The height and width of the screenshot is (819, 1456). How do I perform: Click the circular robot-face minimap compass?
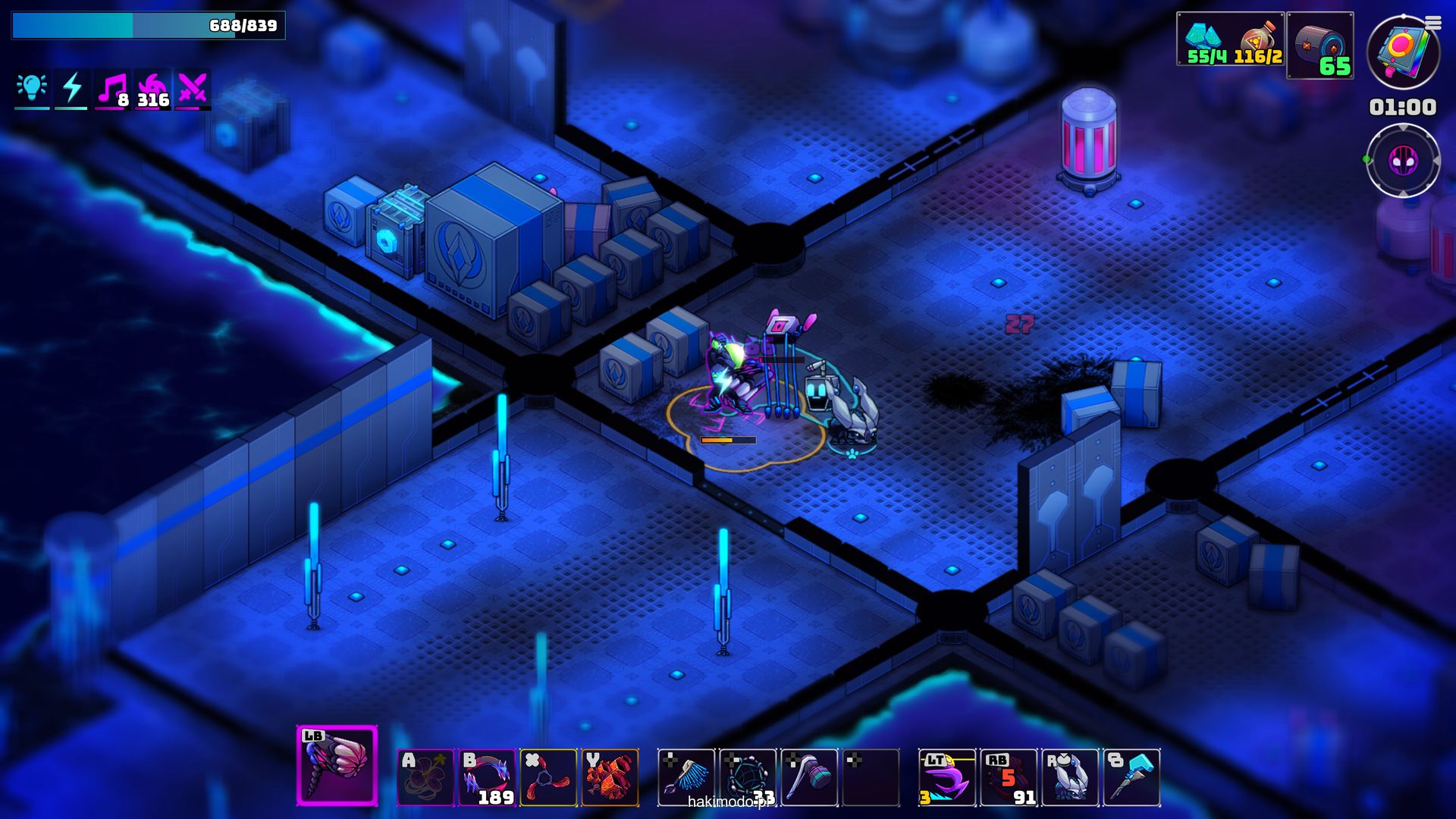pyautogui.click(x=1403, y=161)
